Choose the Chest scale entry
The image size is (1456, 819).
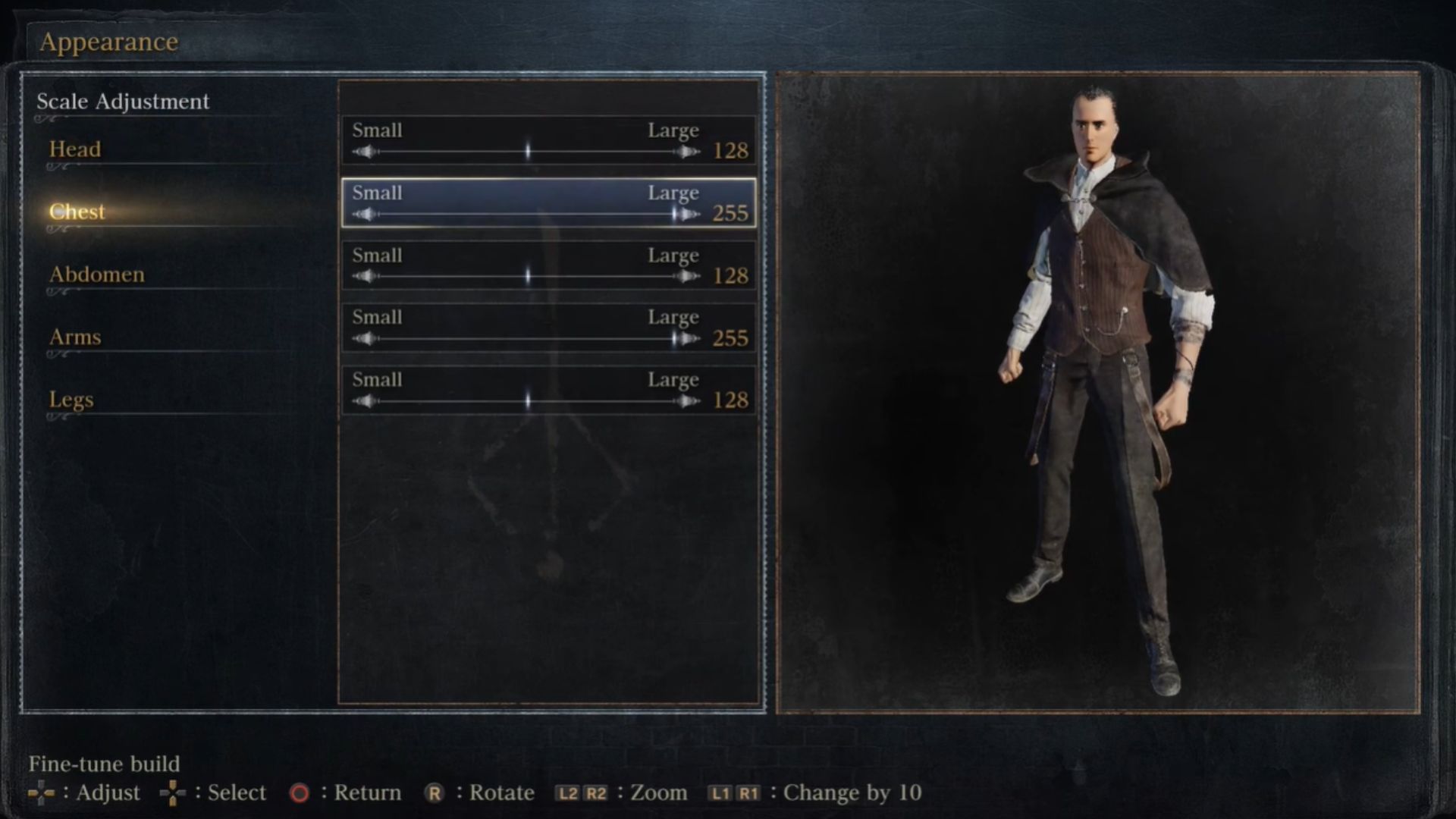click(77, 212)
